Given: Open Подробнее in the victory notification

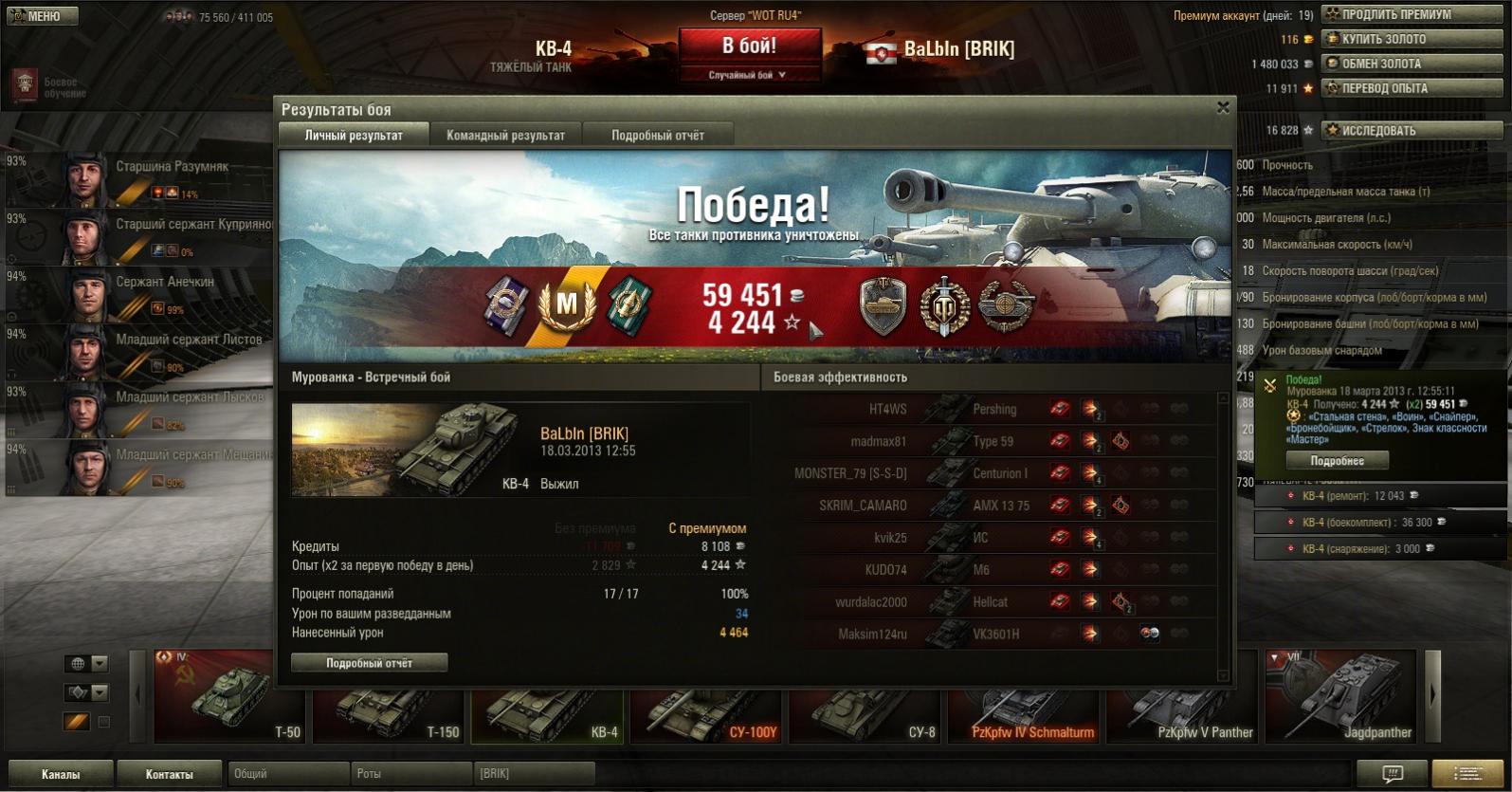Looking at the screenshot, I should click(x=1337, y=461).
